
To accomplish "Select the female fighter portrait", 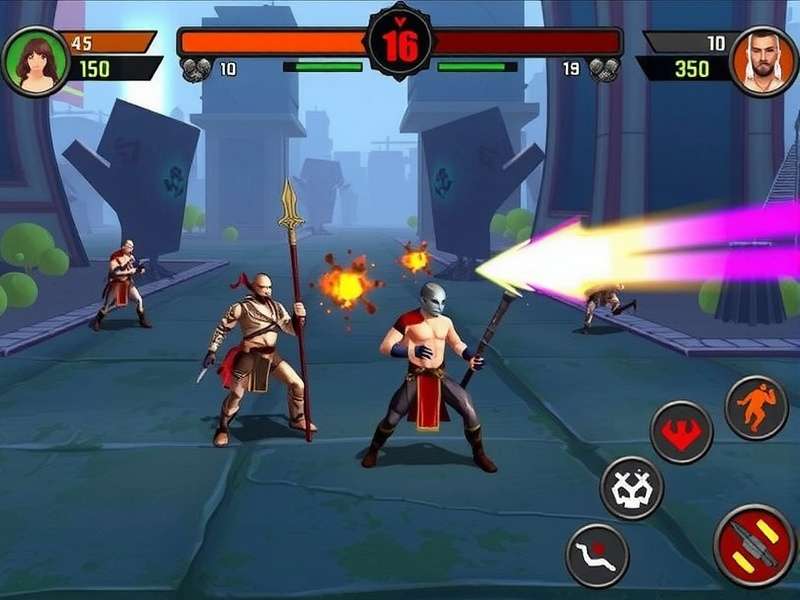I will point(36,61).
